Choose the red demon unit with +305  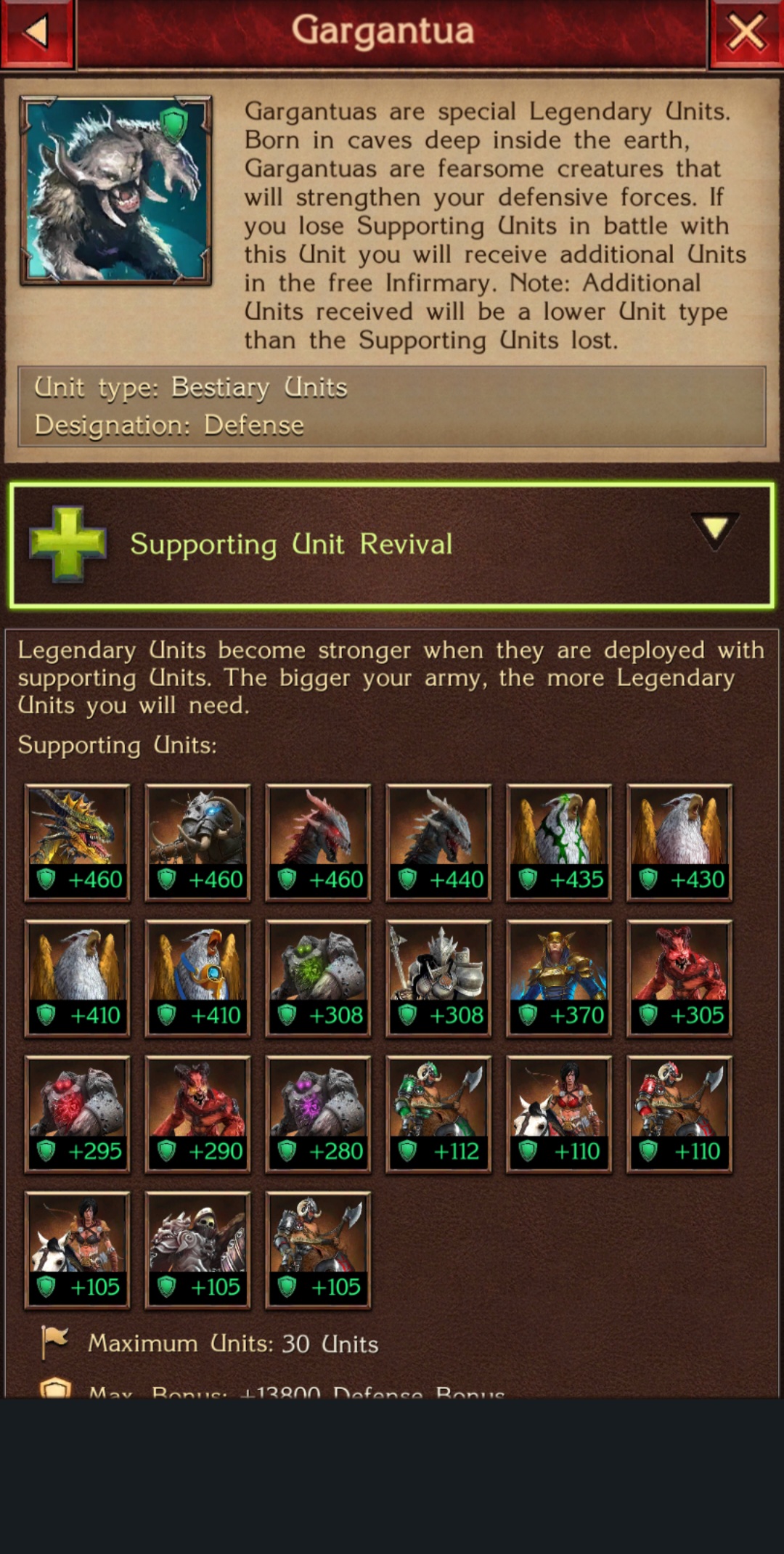coord(679,977)
